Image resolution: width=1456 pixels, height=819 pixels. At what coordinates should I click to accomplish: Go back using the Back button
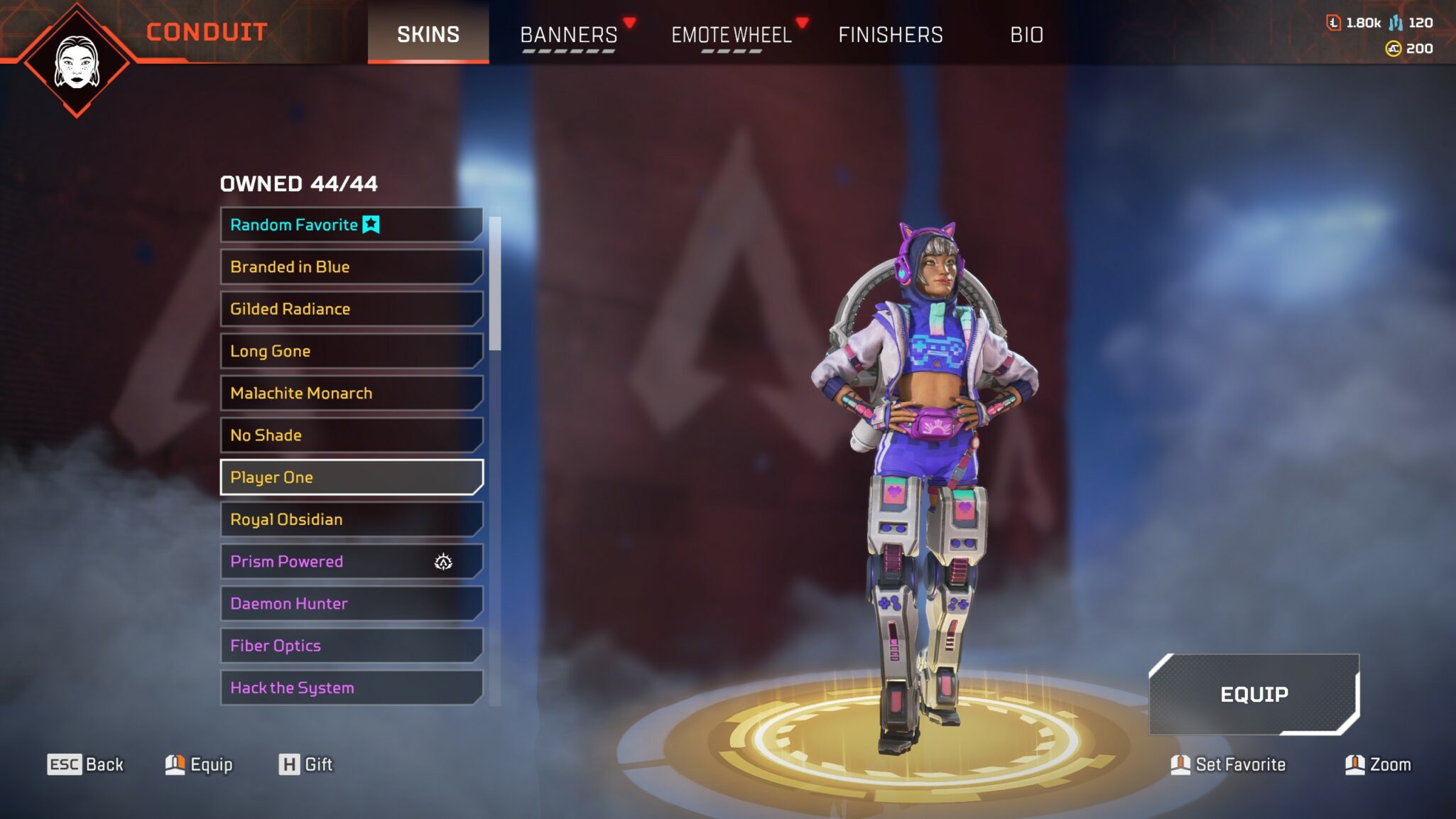(x=85, y=764)
